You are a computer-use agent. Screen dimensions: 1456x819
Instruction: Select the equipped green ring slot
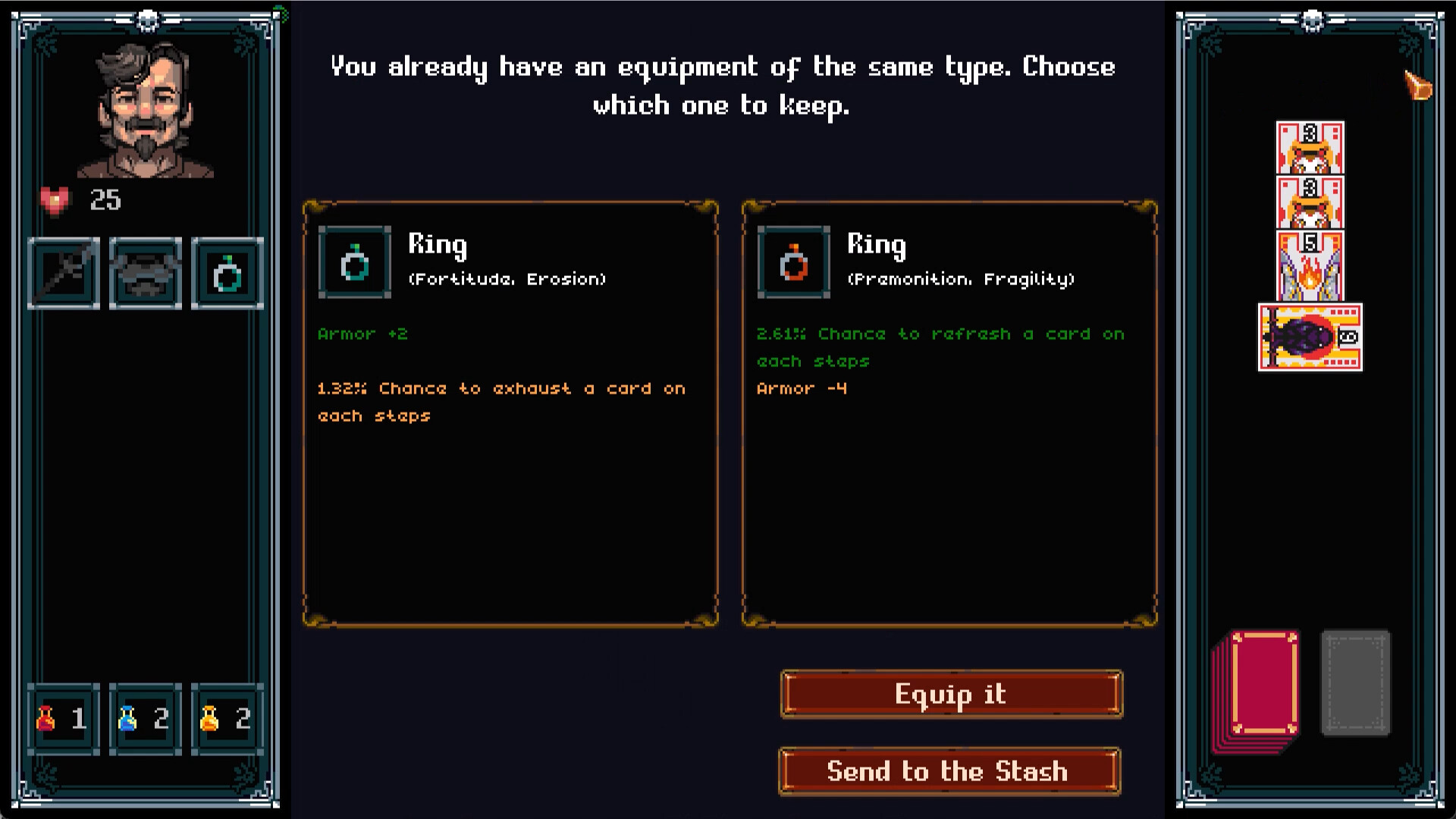pos(227,273)
